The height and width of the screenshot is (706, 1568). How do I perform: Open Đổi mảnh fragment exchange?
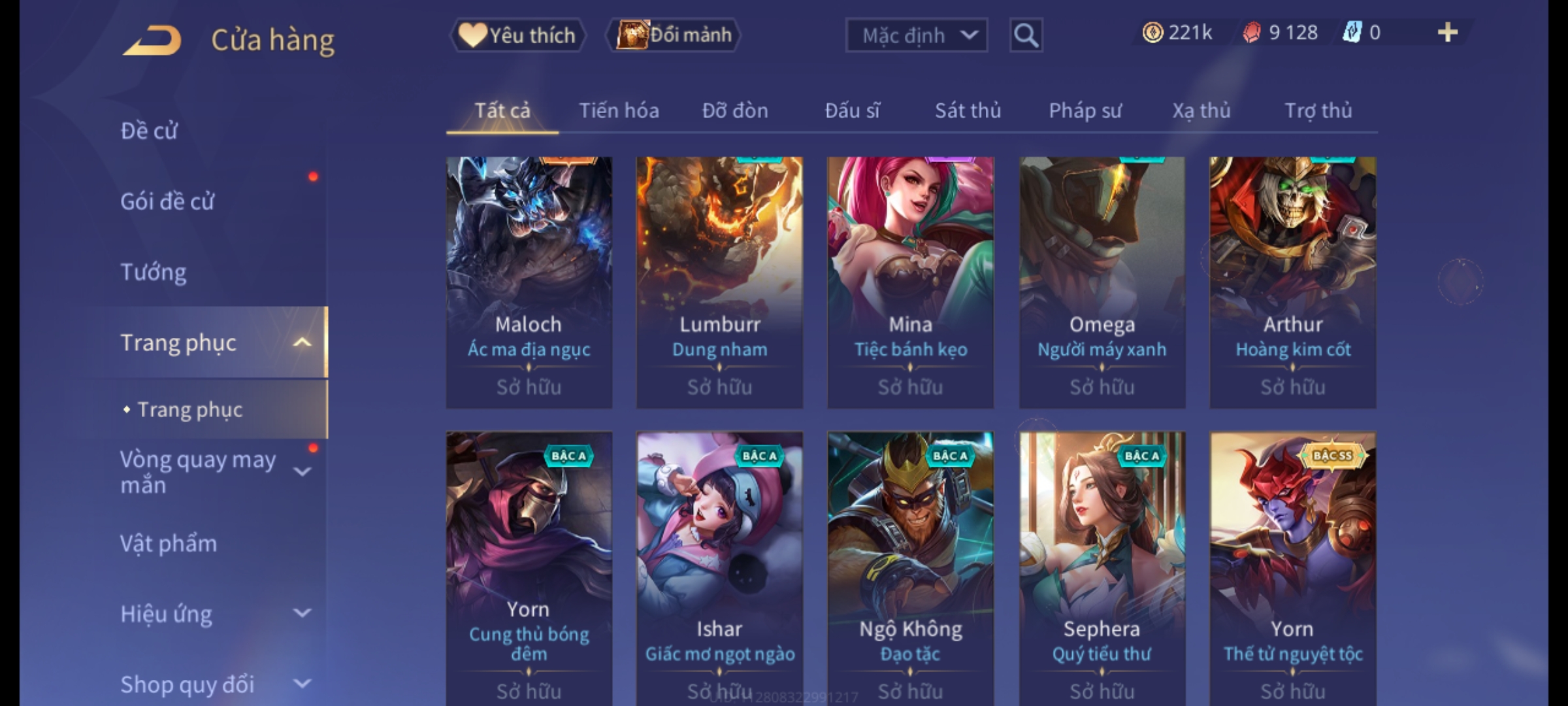(x=674, y=35)
